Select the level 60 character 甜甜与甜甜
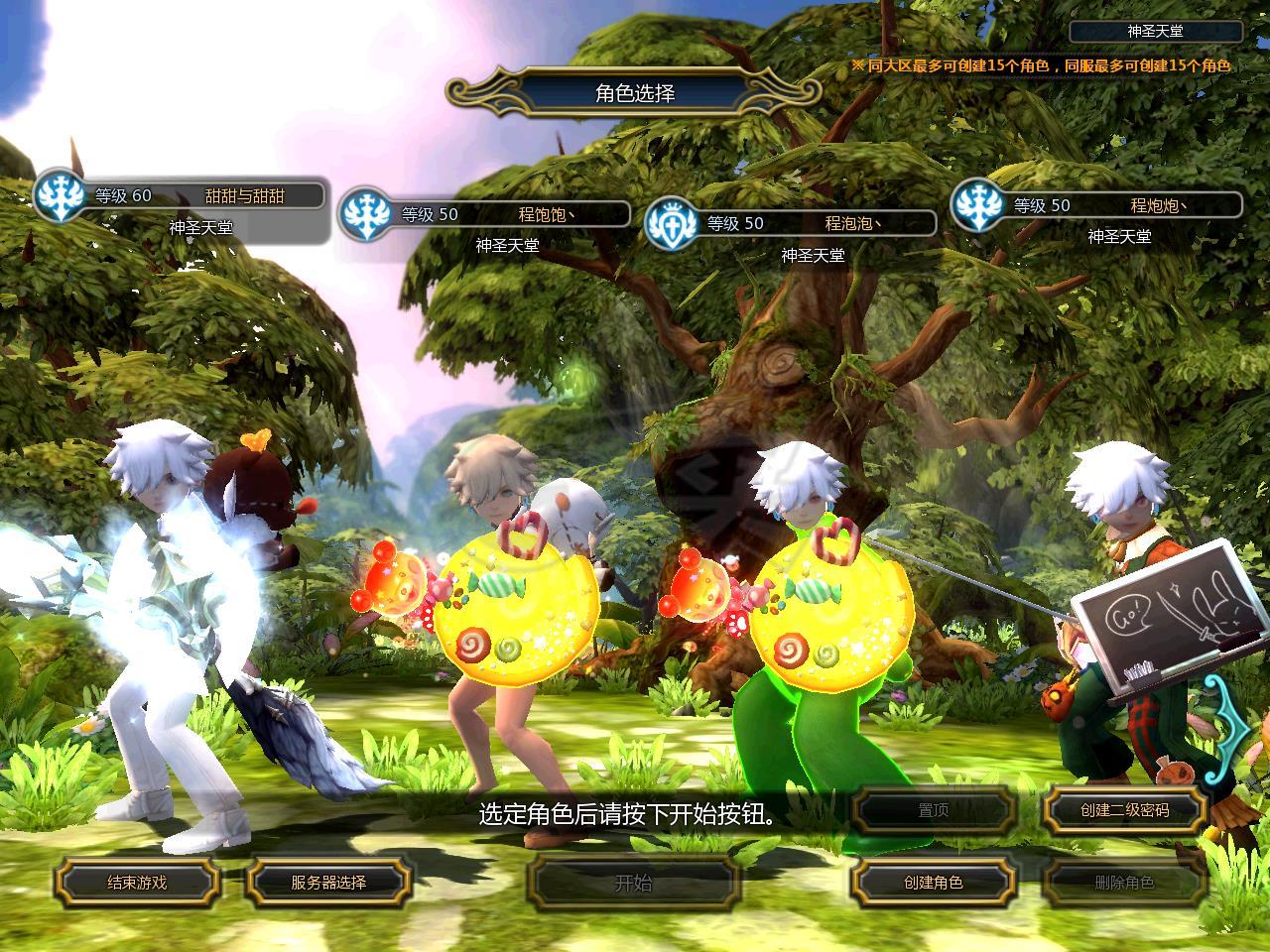 [184, 196]
